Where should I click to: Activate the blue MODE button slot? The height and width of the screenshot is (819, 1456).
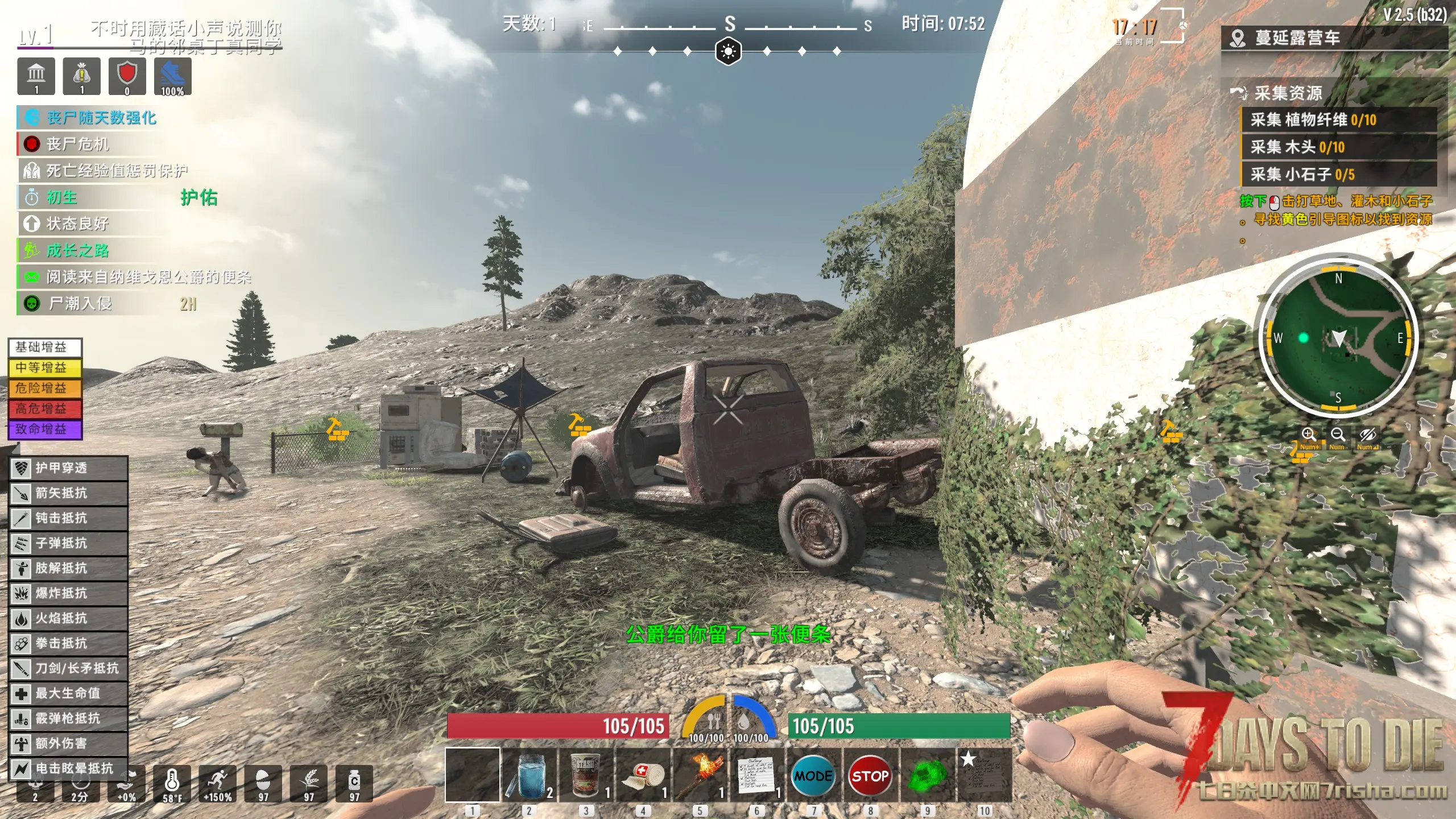(813, 775)
